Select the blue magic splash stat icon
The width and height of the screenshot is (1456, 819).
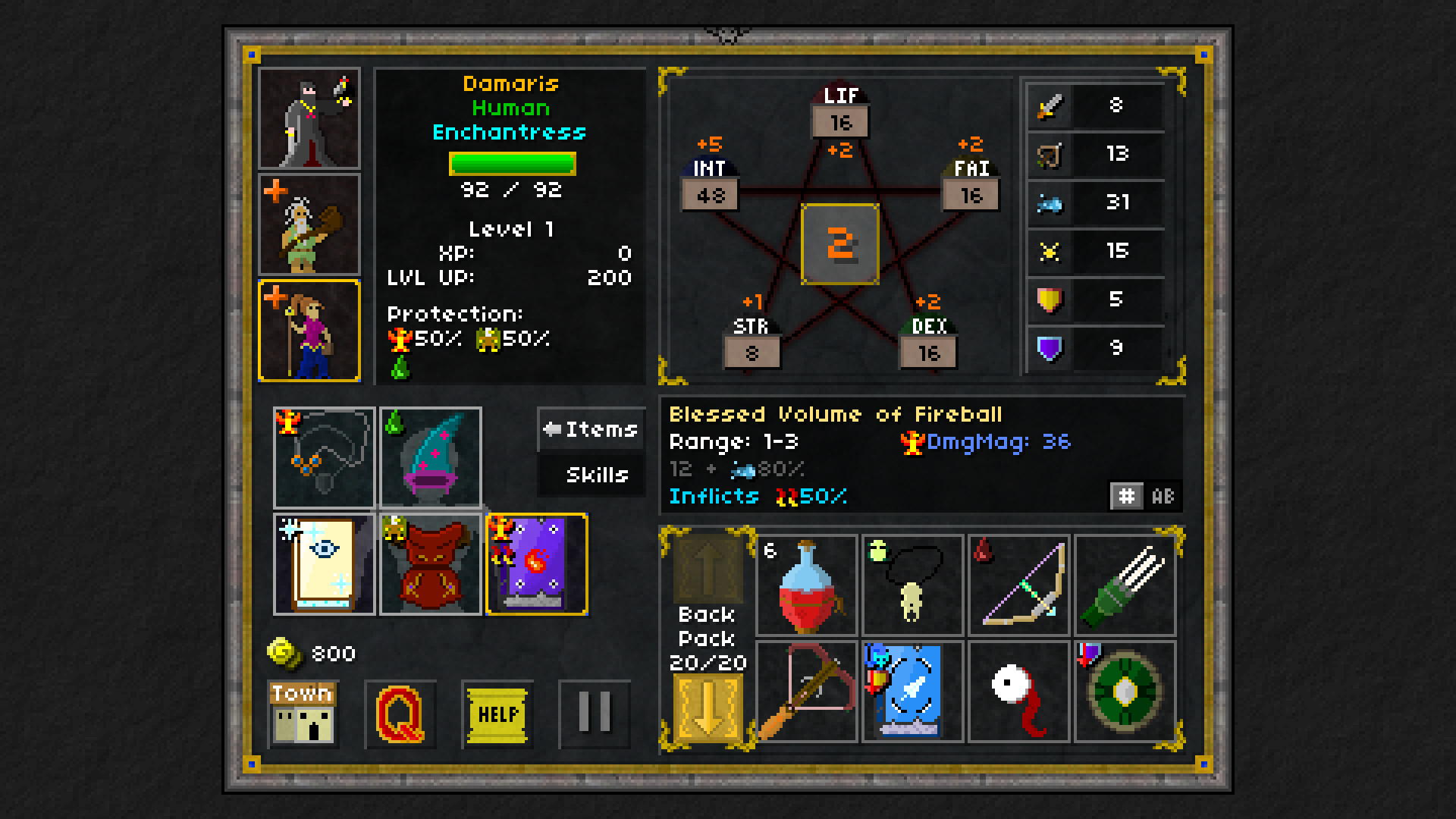click(x=1050, y=202)
